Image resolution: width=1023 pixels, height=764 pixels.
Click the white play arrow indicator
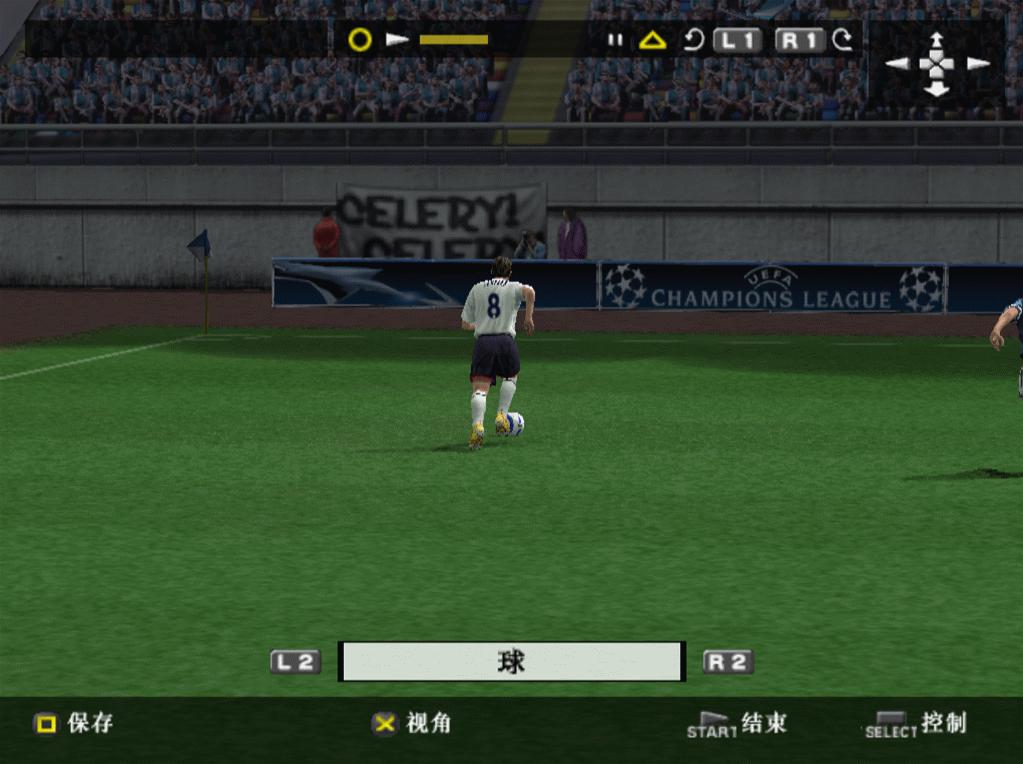(x=398, y=40)
